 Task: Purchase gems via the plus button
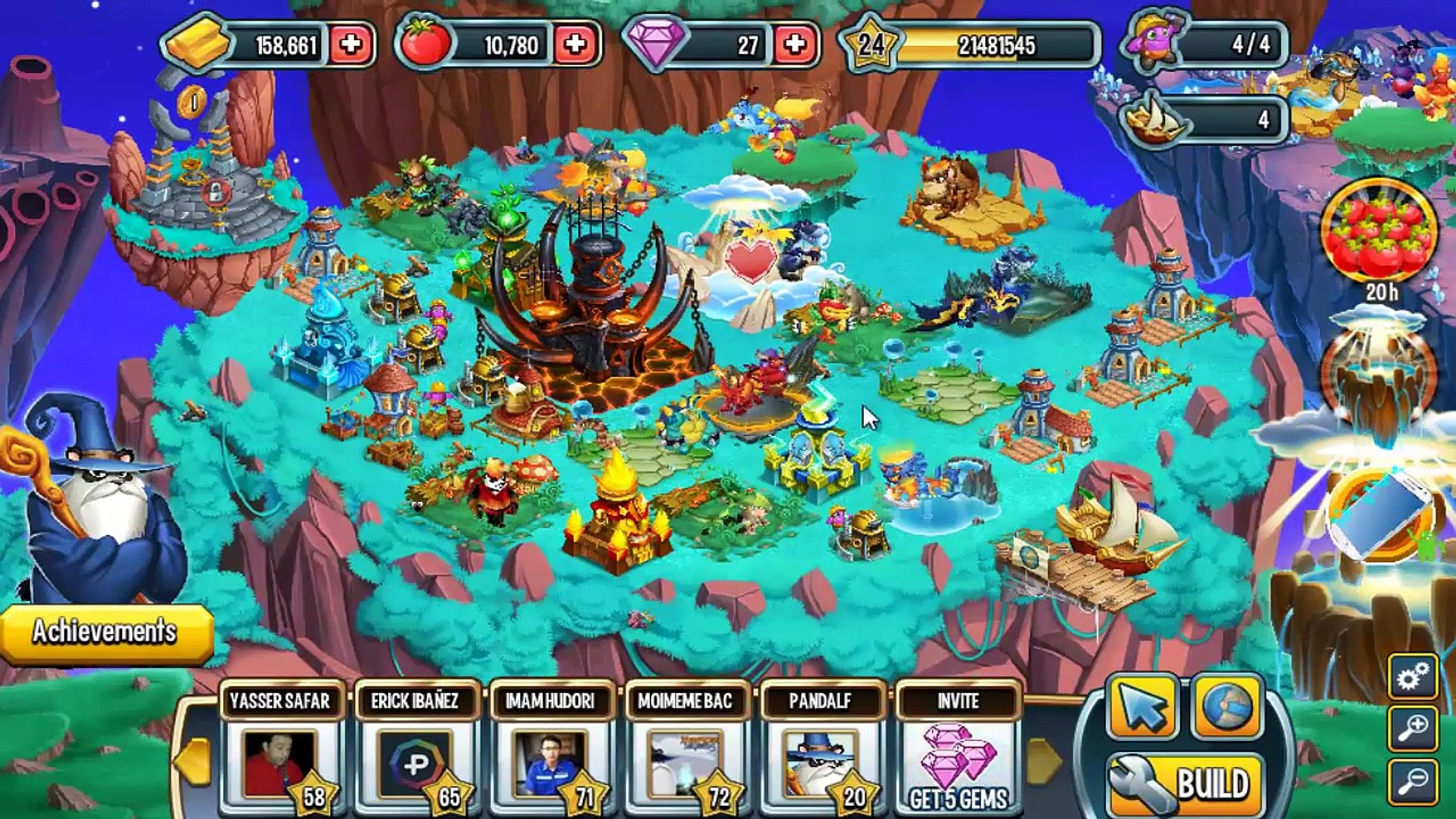(x=795, y=45)
